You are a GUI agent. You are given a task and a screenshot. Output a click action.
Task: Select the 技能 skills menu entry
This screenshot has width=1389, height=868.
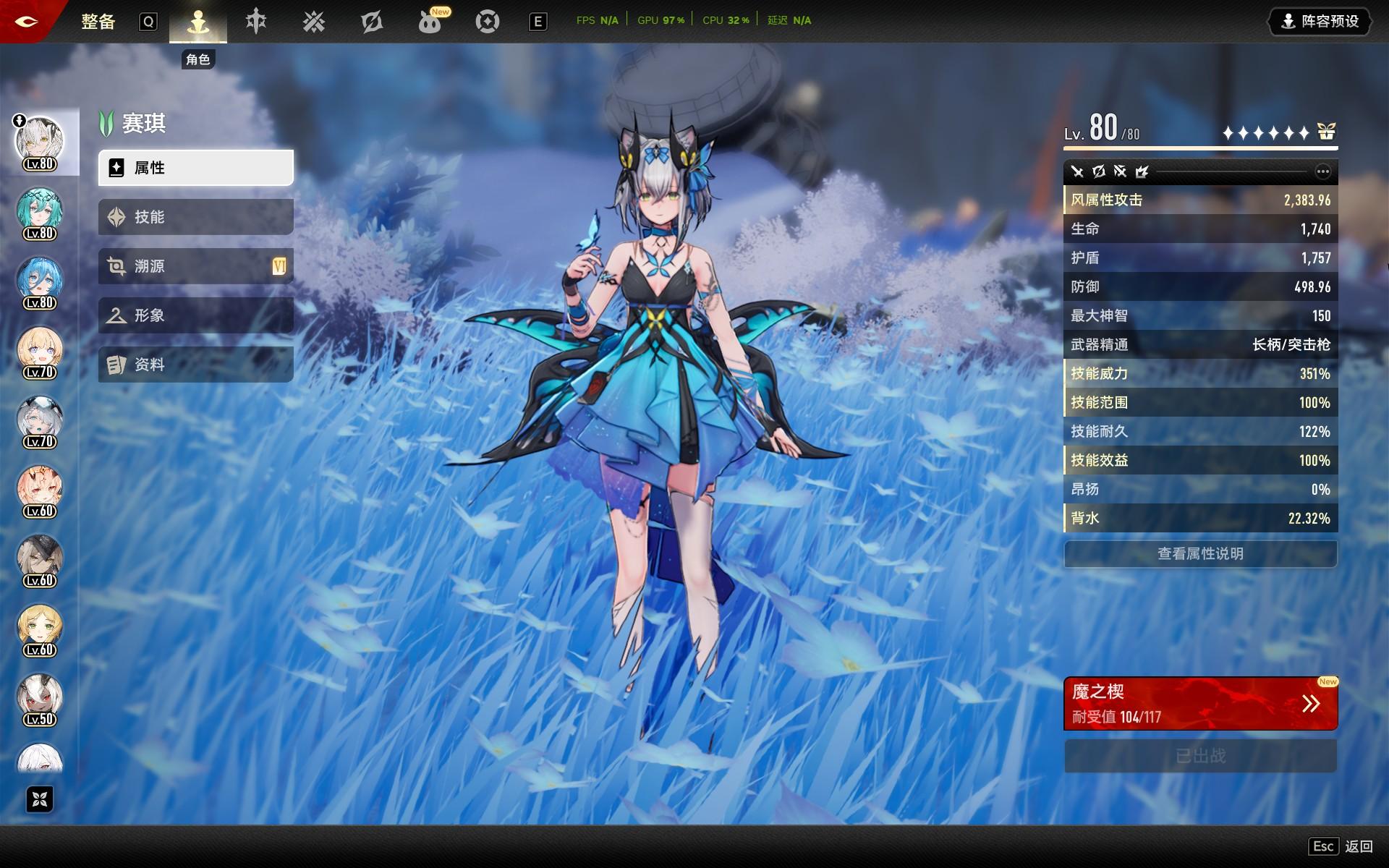[195, 217]
